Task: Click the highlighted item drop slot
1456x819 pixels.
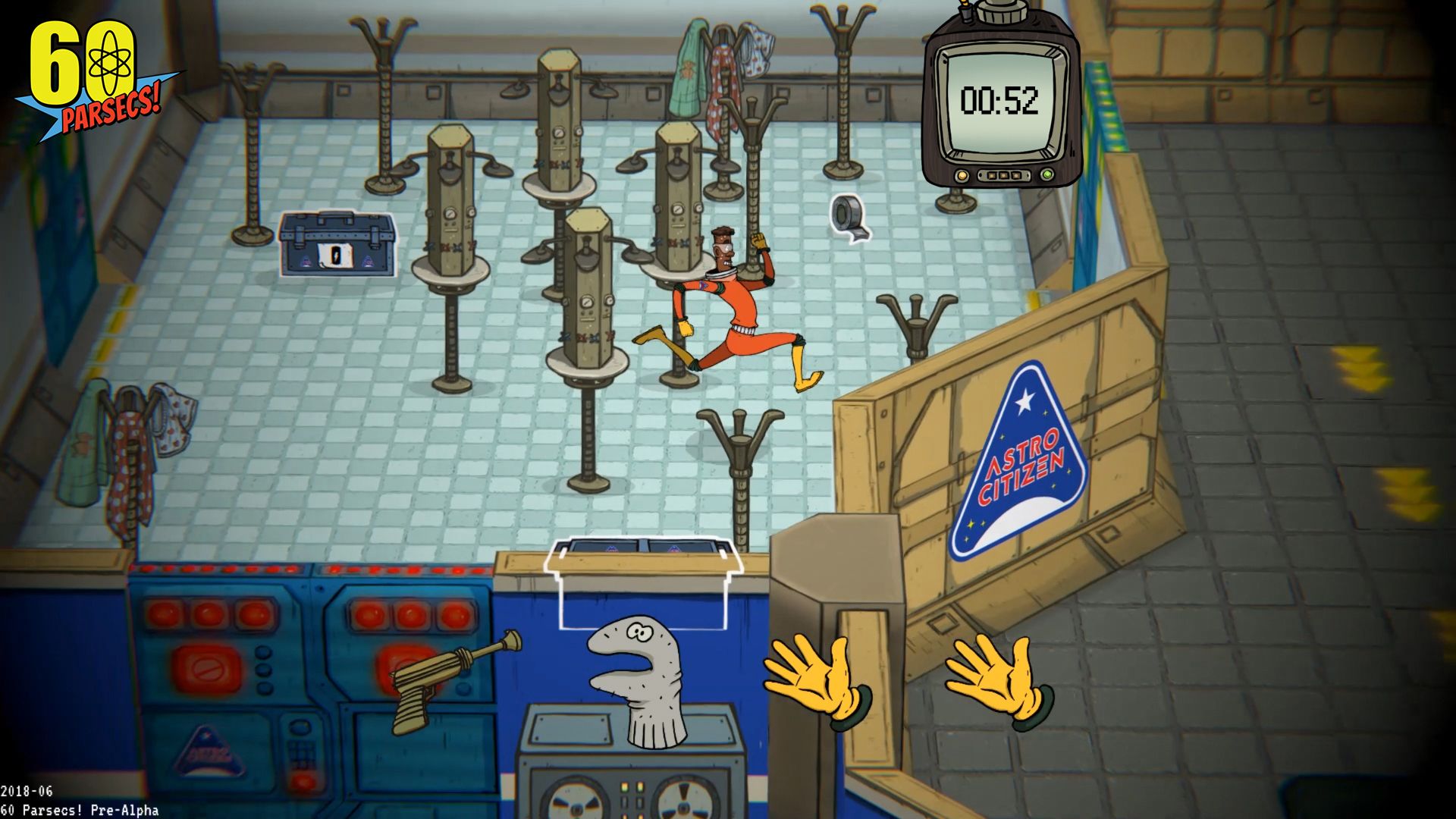Action: [x=645, y=576]
